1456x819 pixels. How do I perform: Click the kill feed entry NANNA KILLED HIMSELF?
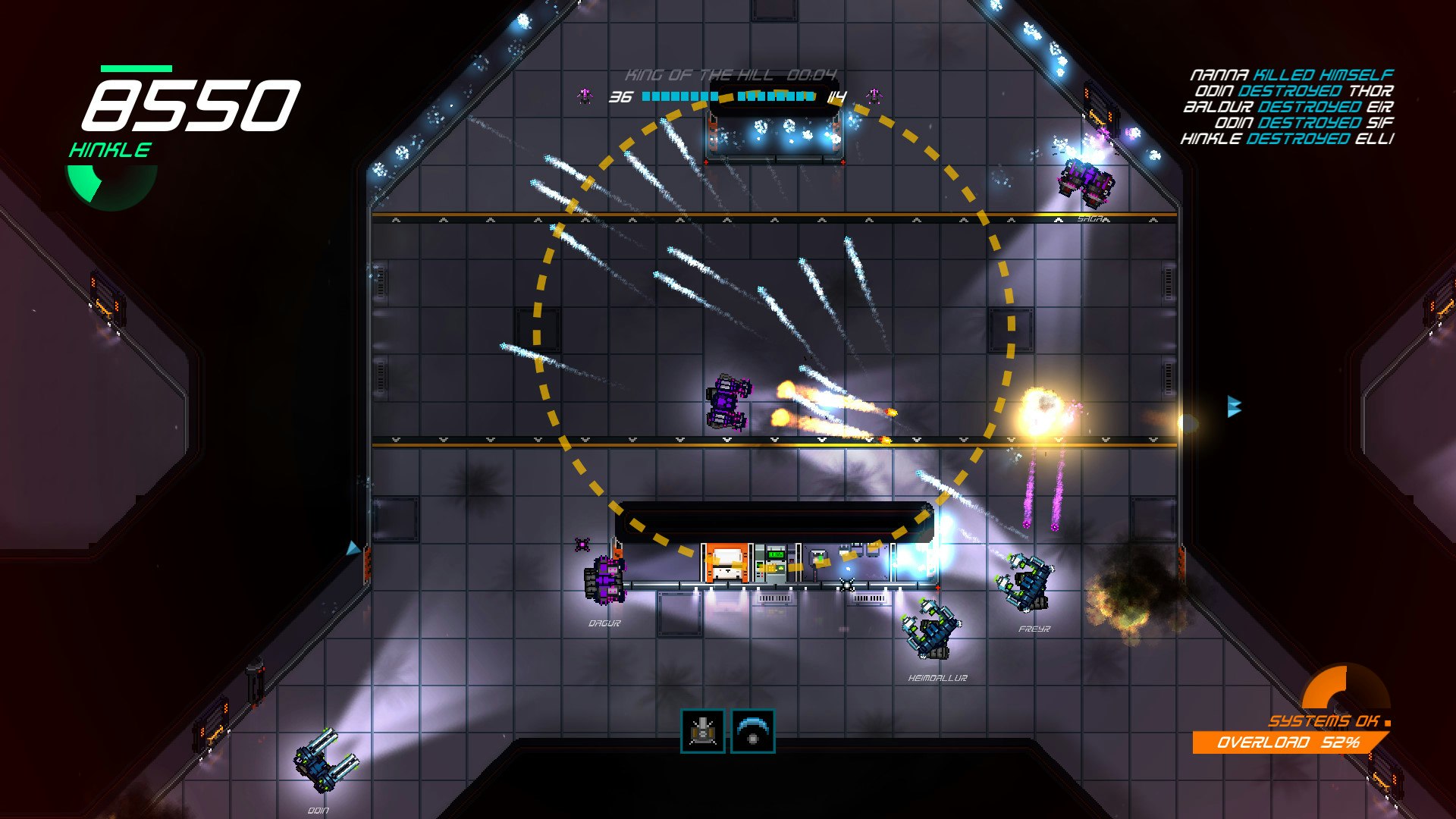(1293, 74)
